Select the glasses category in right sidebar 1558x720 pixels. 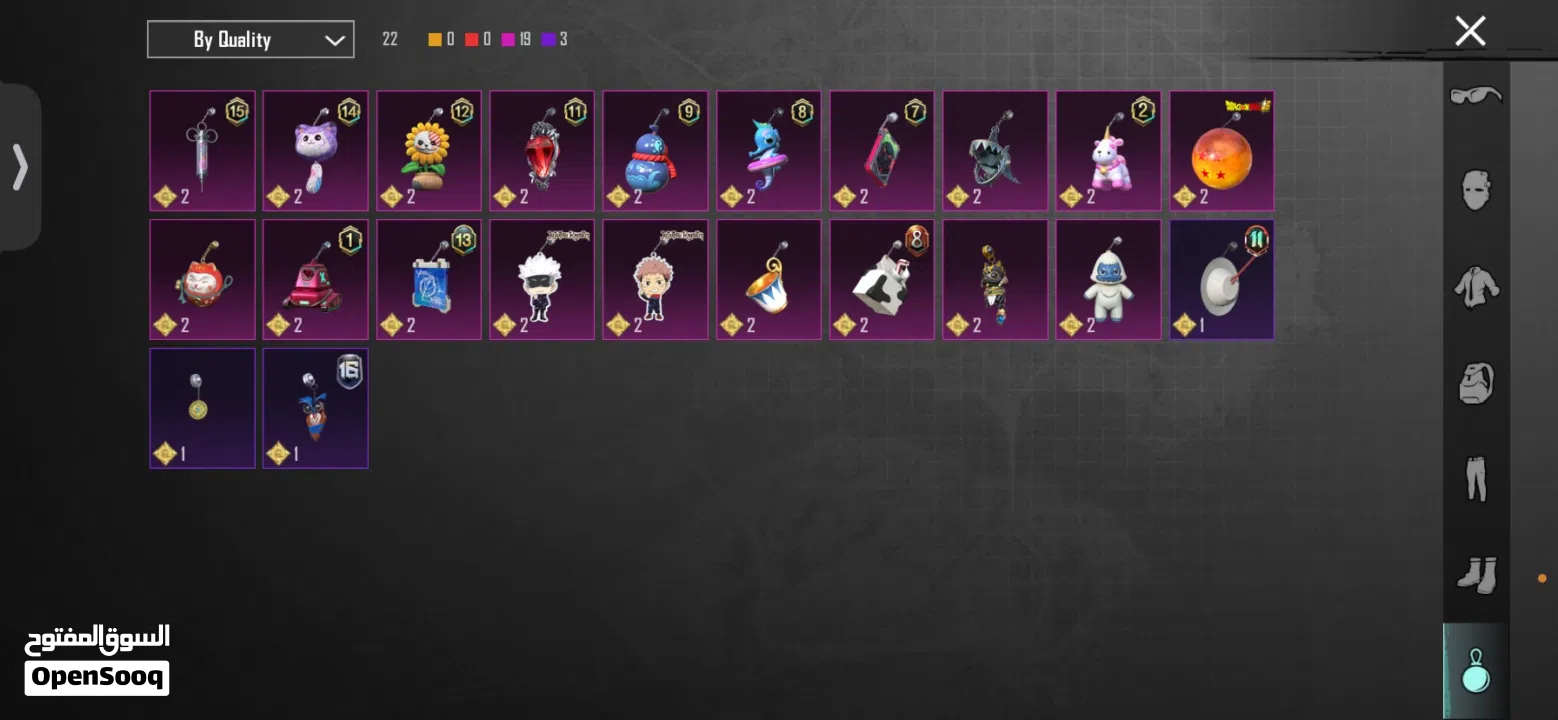[1474, 97]
